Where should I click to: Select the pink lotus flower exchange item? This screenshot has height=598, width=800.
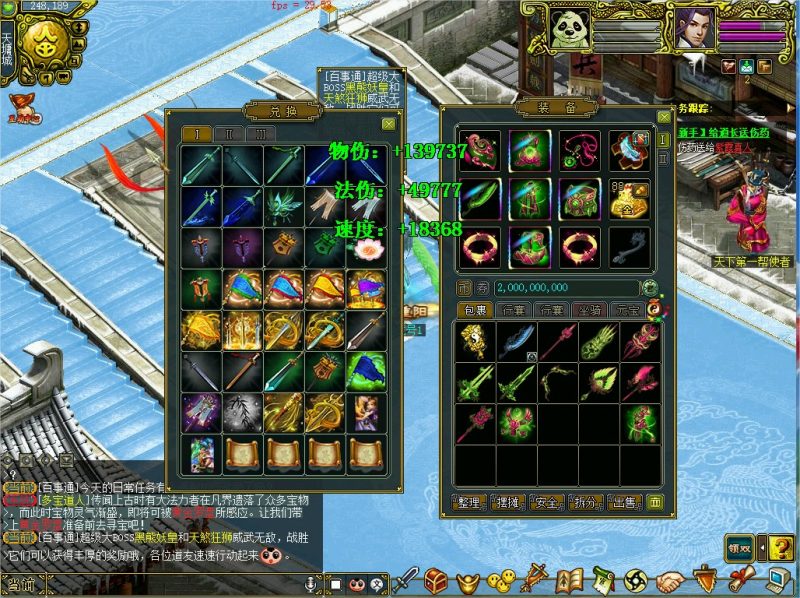pyautogui.click(x=366, y=248)
